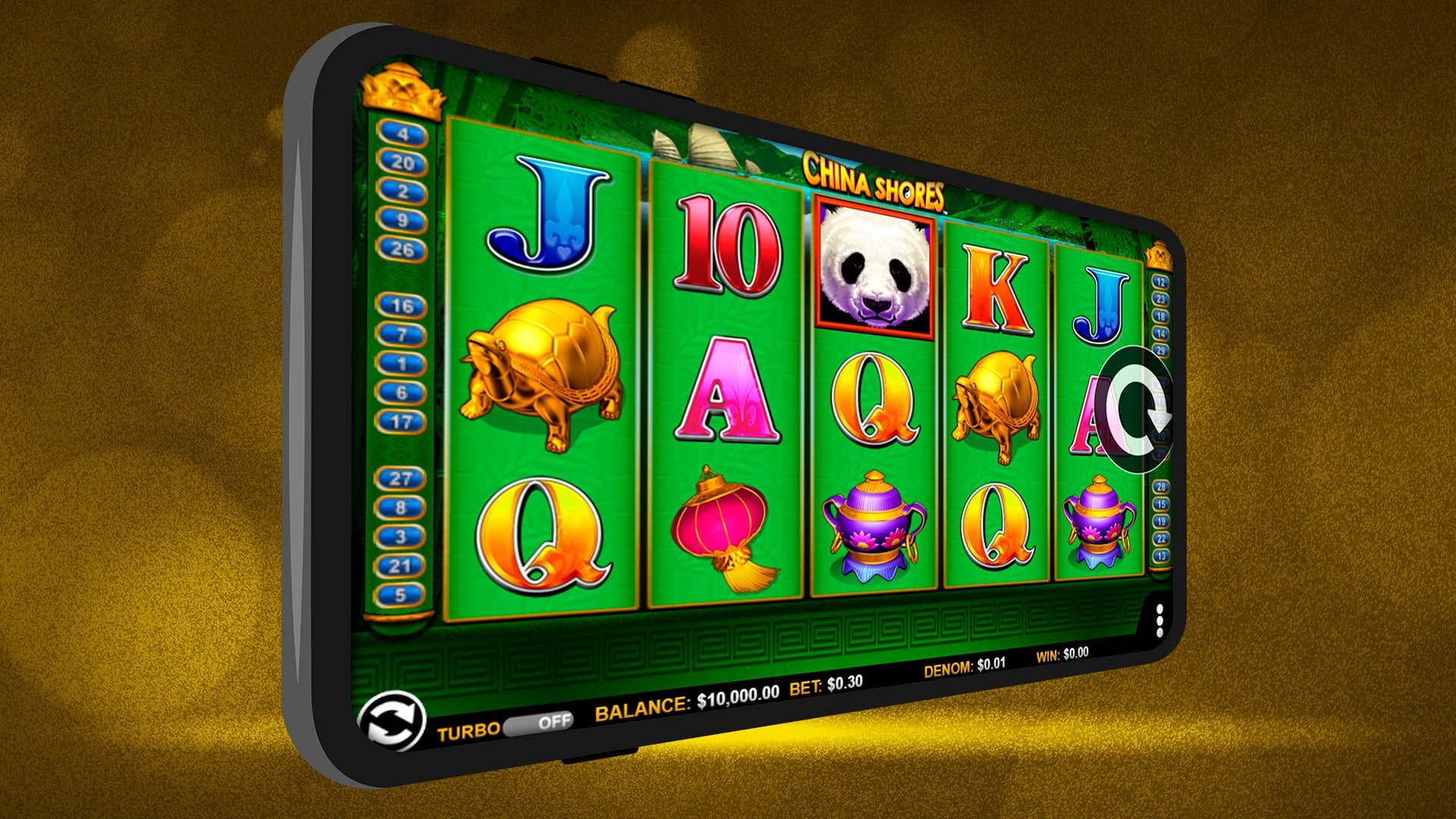Select payline number 9
The height and width of the screenshot is (819, 1456).
[403, 221]
